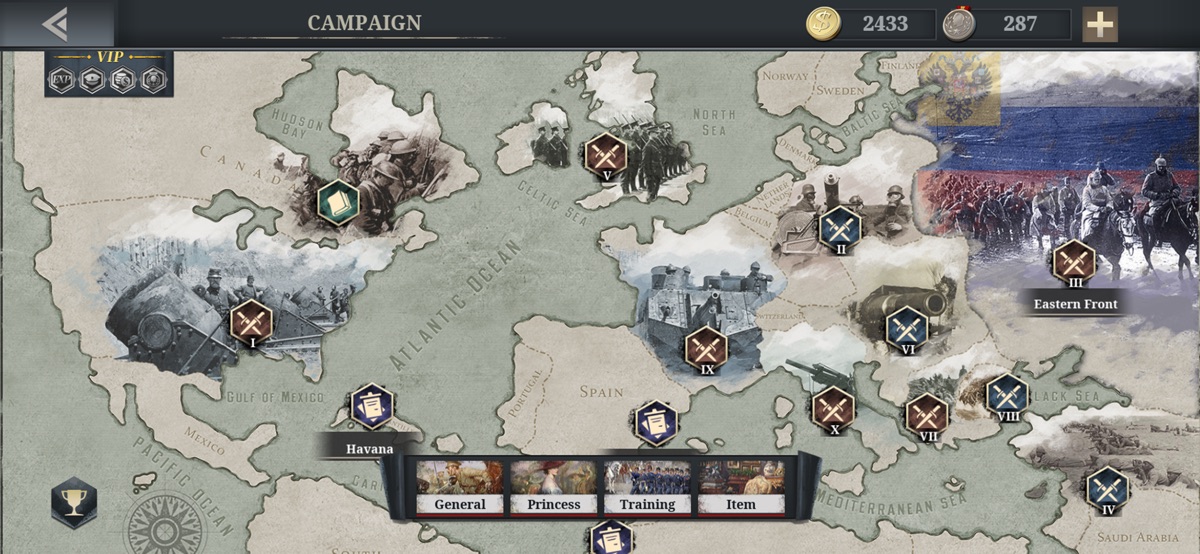1200x554 pixels.
Task: Select campaign mission II
Action: (x=840, y=227)
